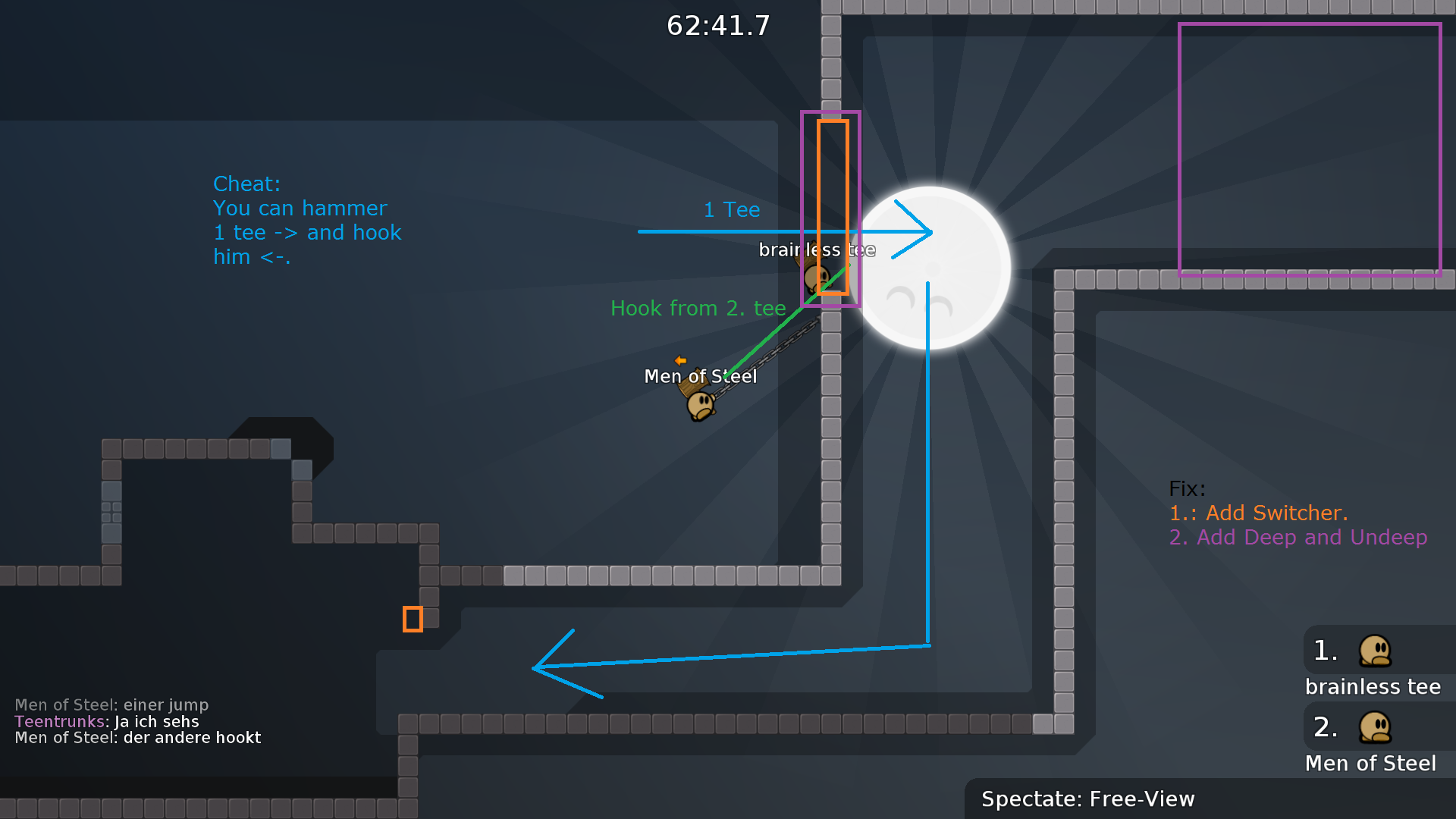Click the race timer showing 62:41.7
Image resolution: width=1456 pixels, height=819 pixels.
tap(717, 25)
